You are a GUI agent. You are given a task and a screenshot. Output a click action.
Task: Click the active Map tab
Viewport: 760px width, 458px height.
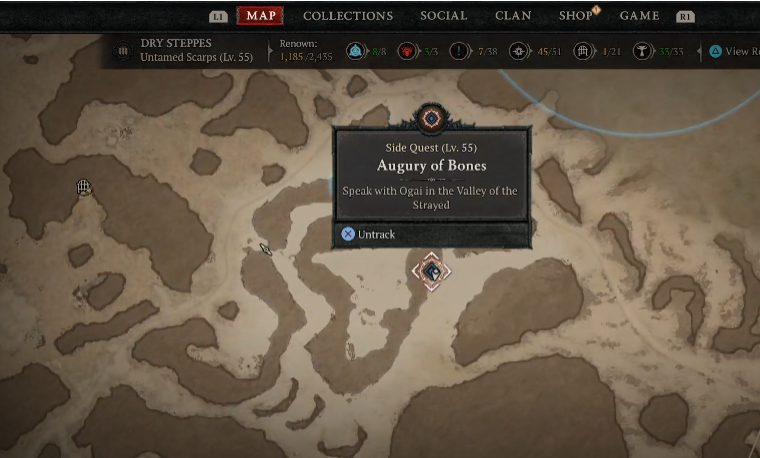click(260, 15)
